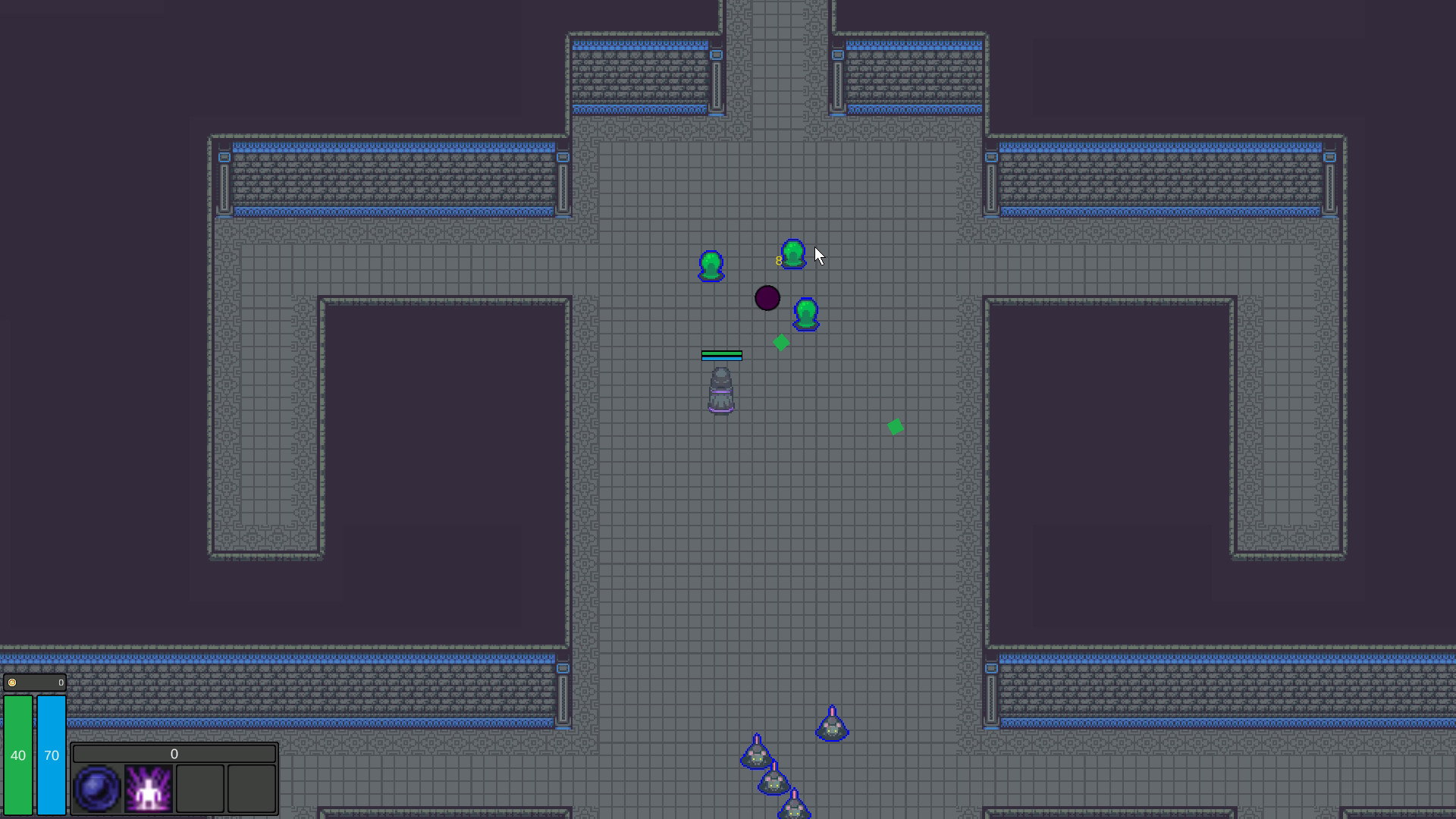Click the blue mana bar showing 70
The width and height of the screenshot is (1456, 819).
pos(52,755)
